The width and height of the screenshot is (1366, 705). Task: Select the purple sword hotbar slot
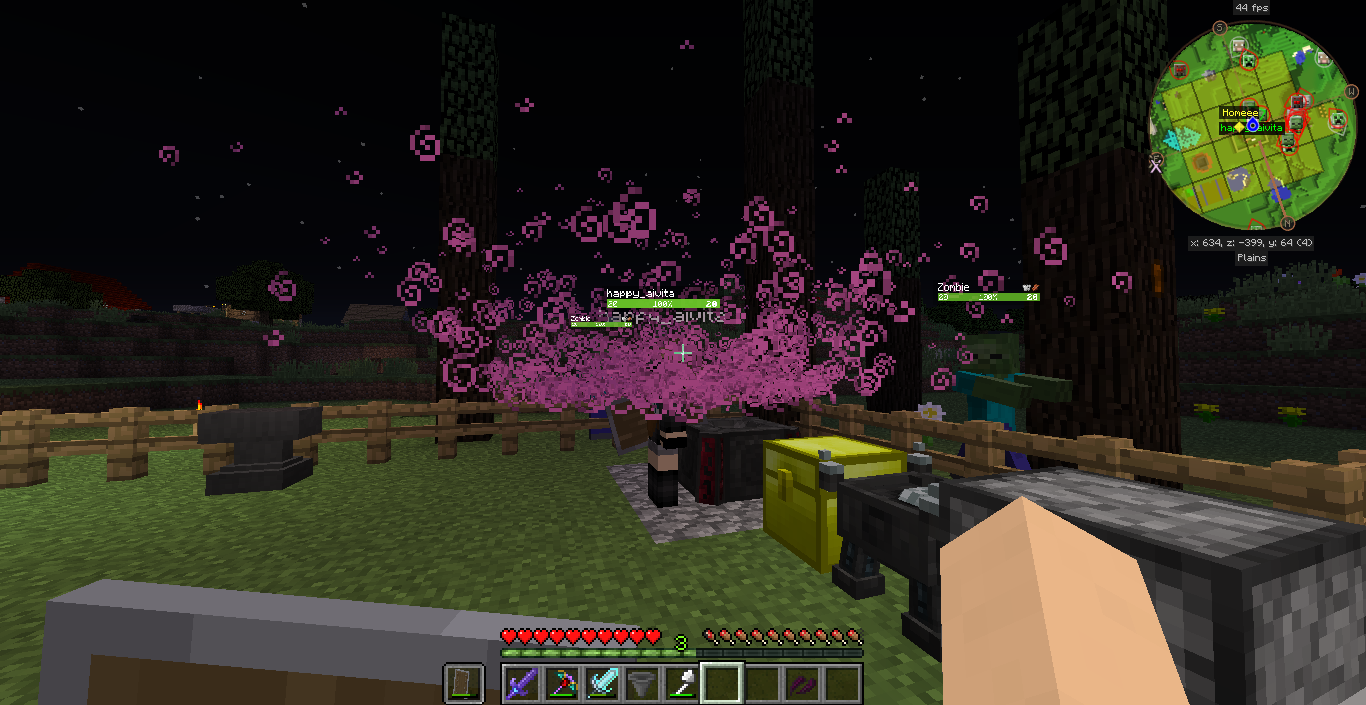[524, 684]
